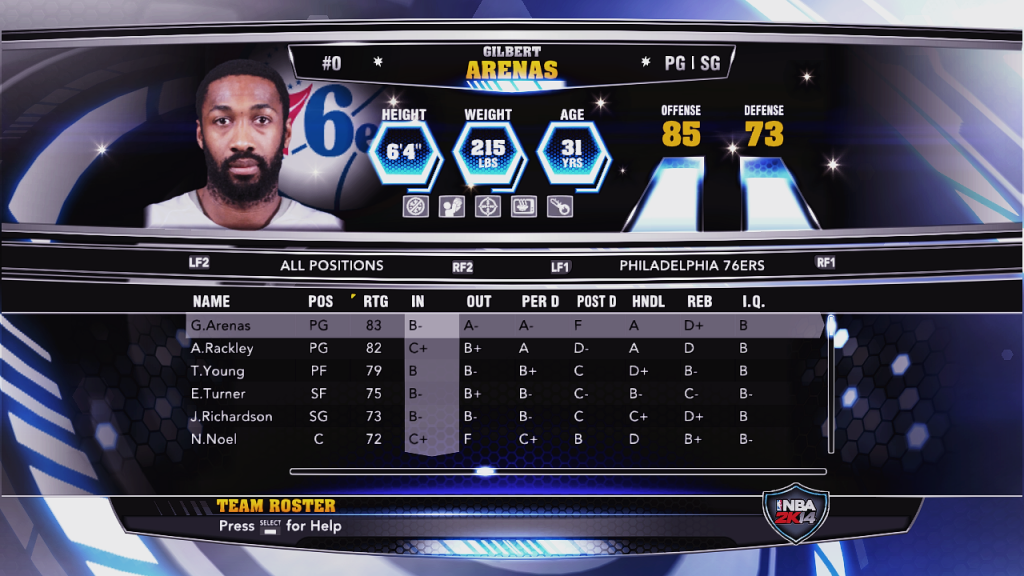Viewport: 1024px width, 576px height.
Task: Sort by the PER D column
Action: click(x=540, y=301)
